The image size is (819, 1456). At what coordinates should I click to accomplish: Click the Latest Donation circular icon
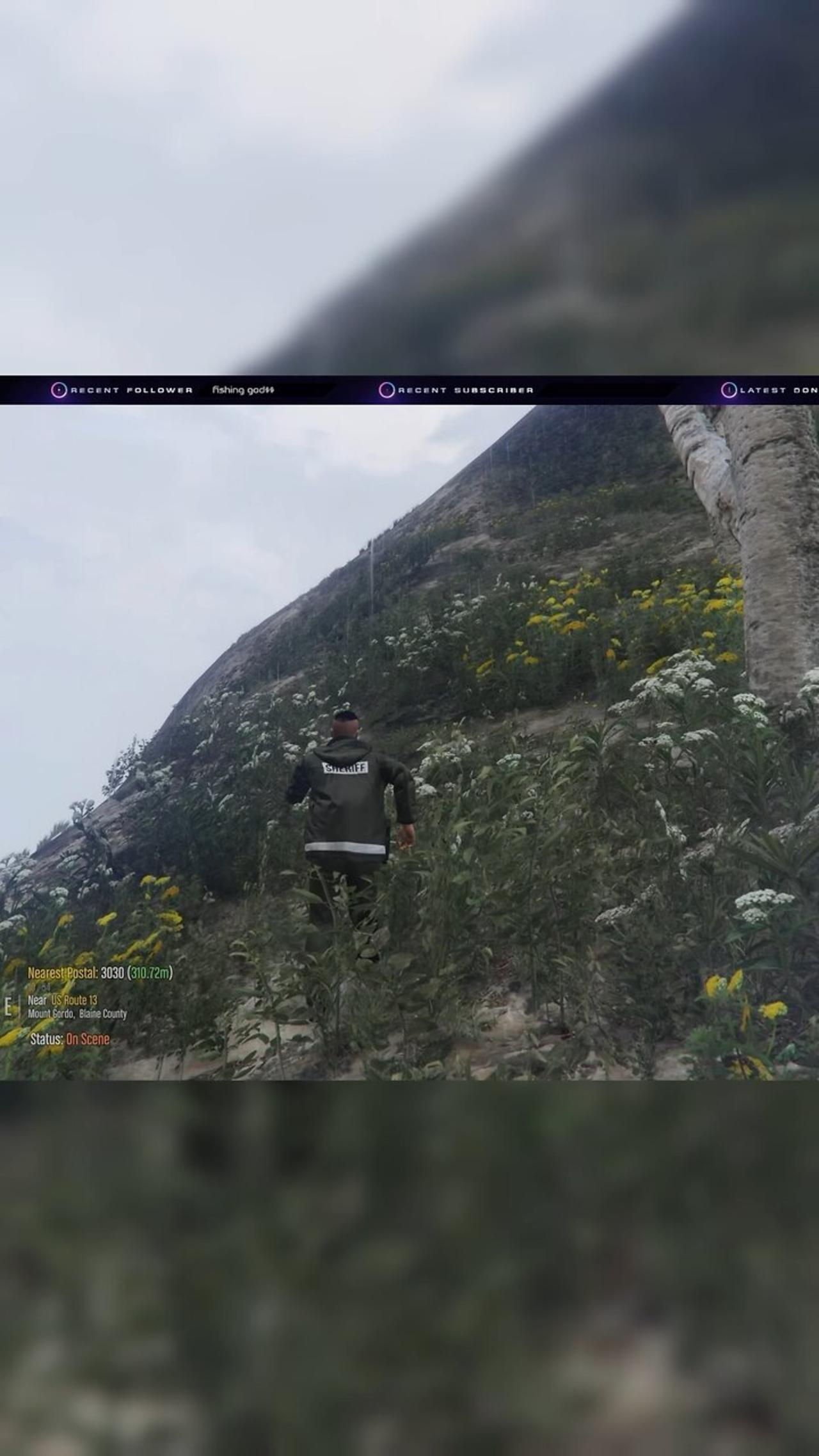pos(728,390)
